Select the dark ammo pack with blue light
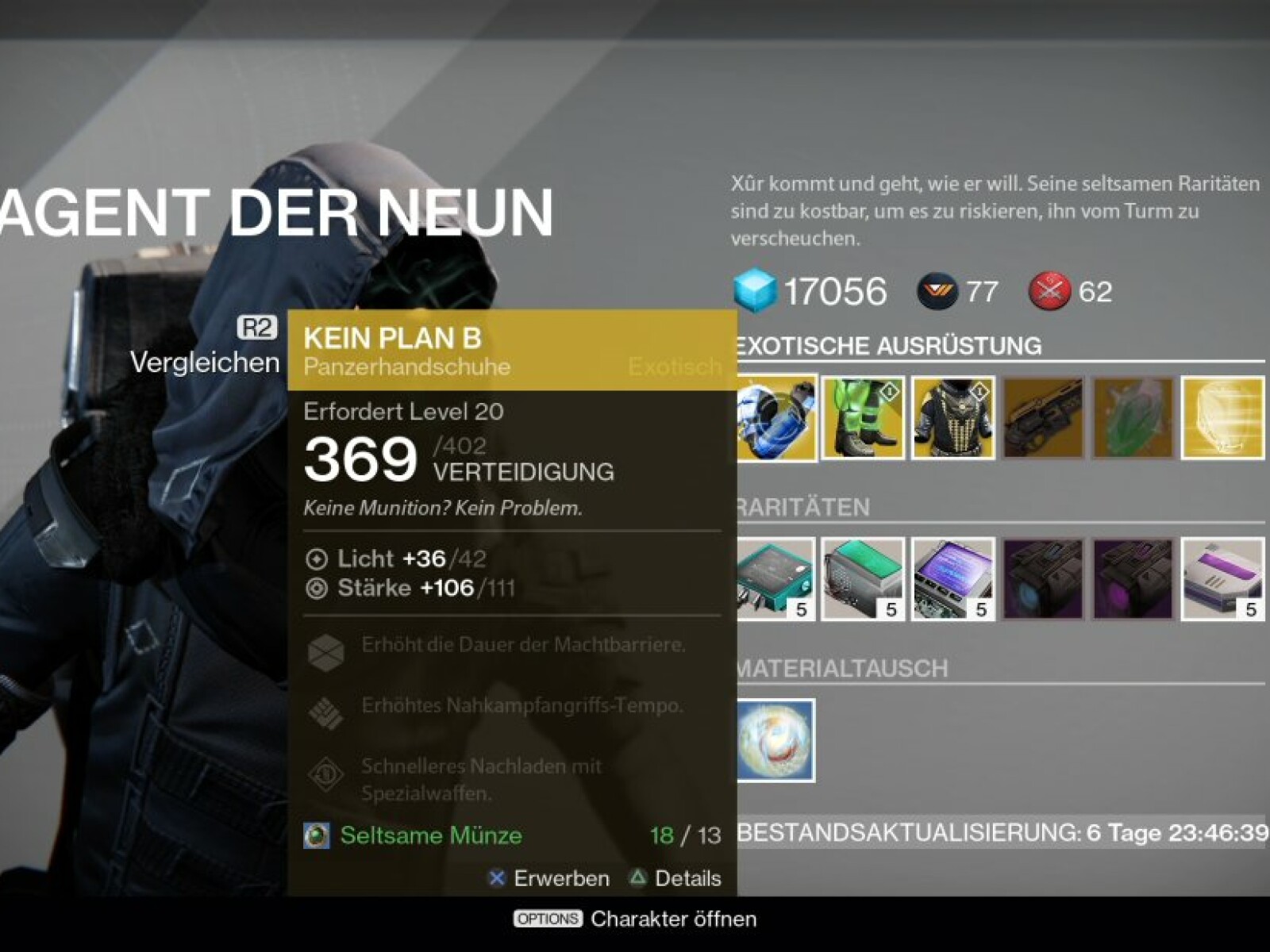This screenshot has height=952, width=1270. (x=1043, y=579)
